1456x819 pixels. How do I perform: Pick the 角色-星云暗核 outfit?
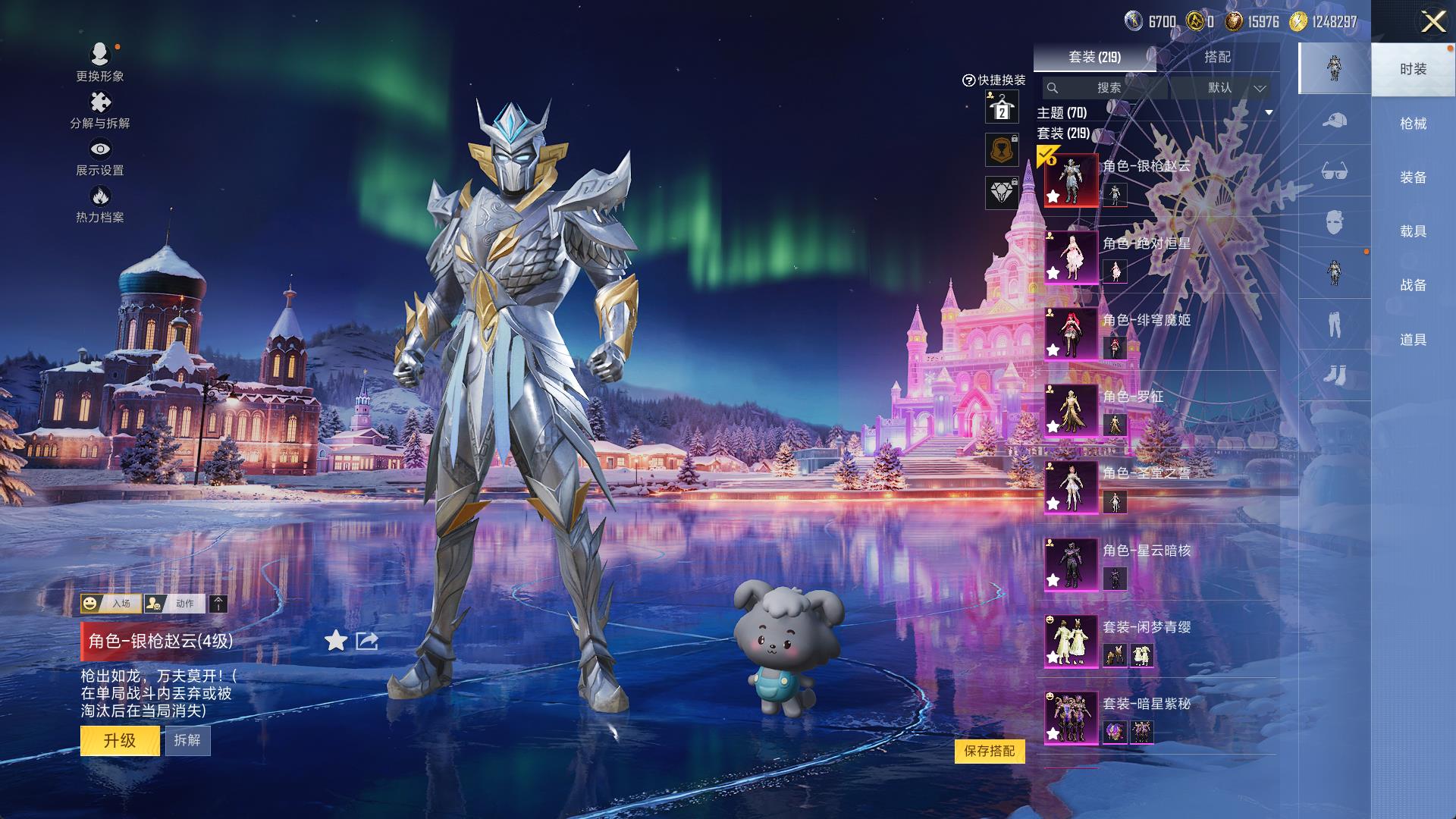1071,563
